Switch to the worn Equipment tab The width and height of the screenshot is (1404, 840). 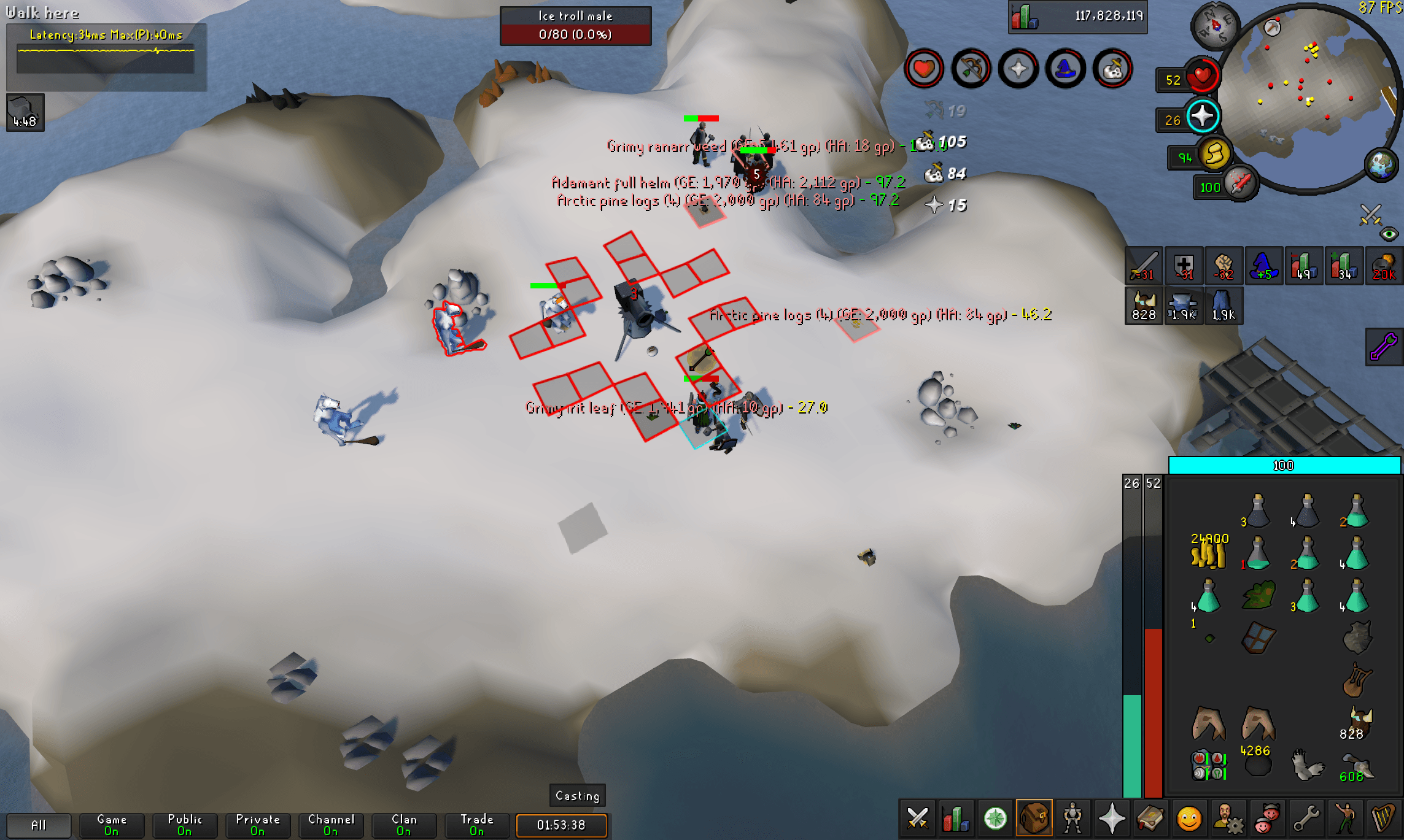click(x=1072, y=818)
